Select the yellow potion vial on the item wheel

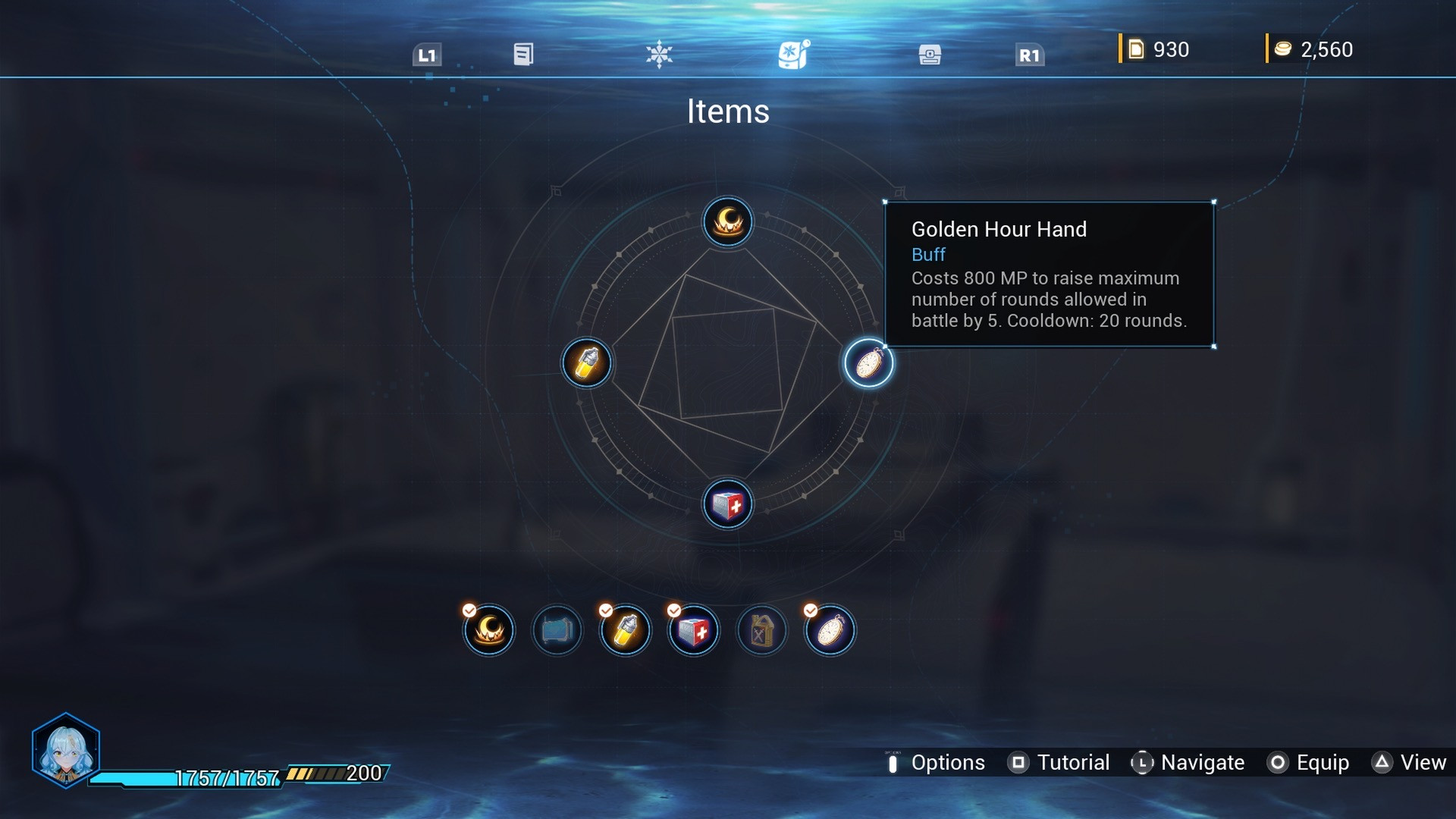pos(586,363)
